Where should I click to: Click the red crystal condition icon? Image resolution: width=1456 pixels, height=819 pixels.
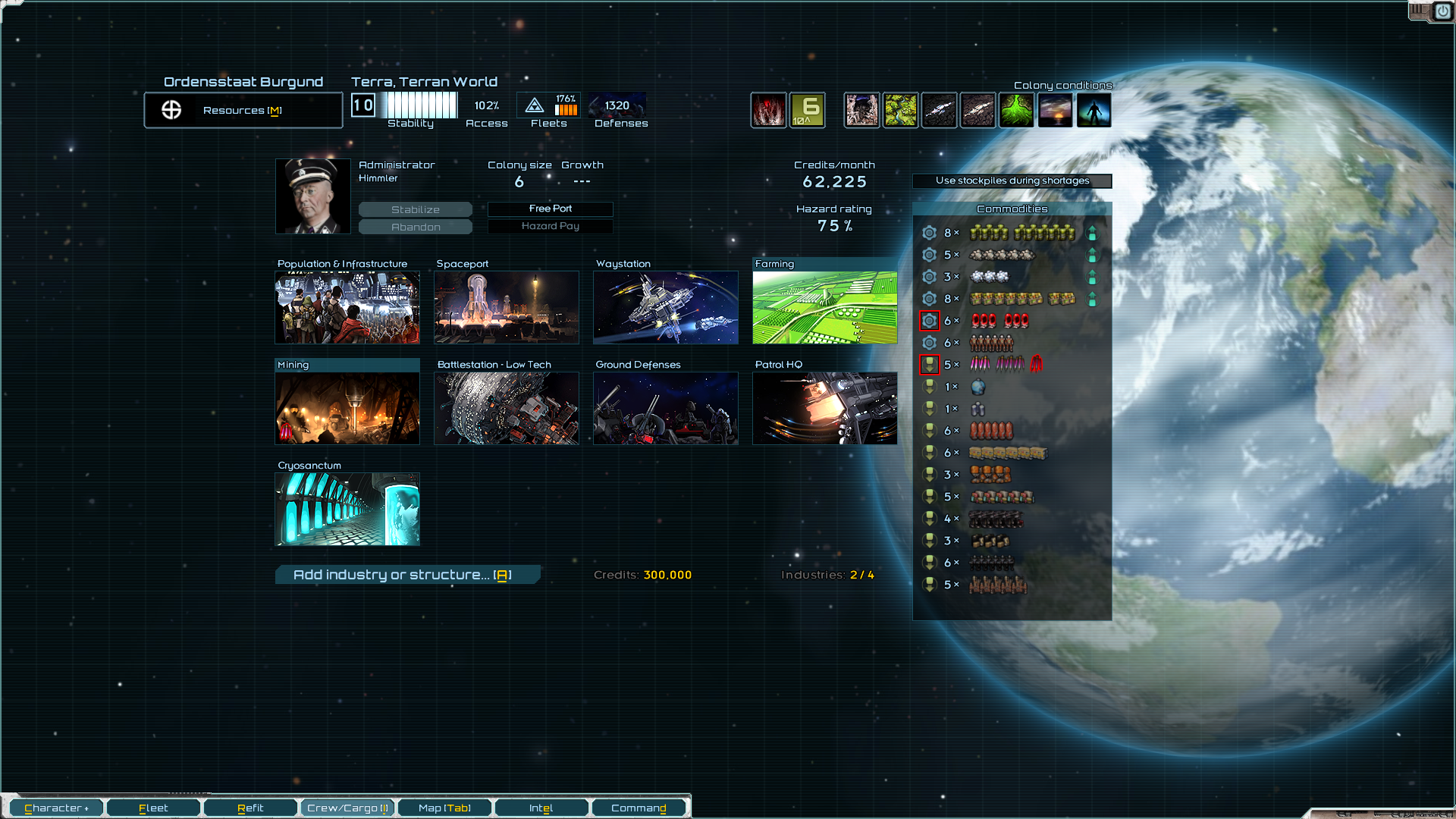769,109
